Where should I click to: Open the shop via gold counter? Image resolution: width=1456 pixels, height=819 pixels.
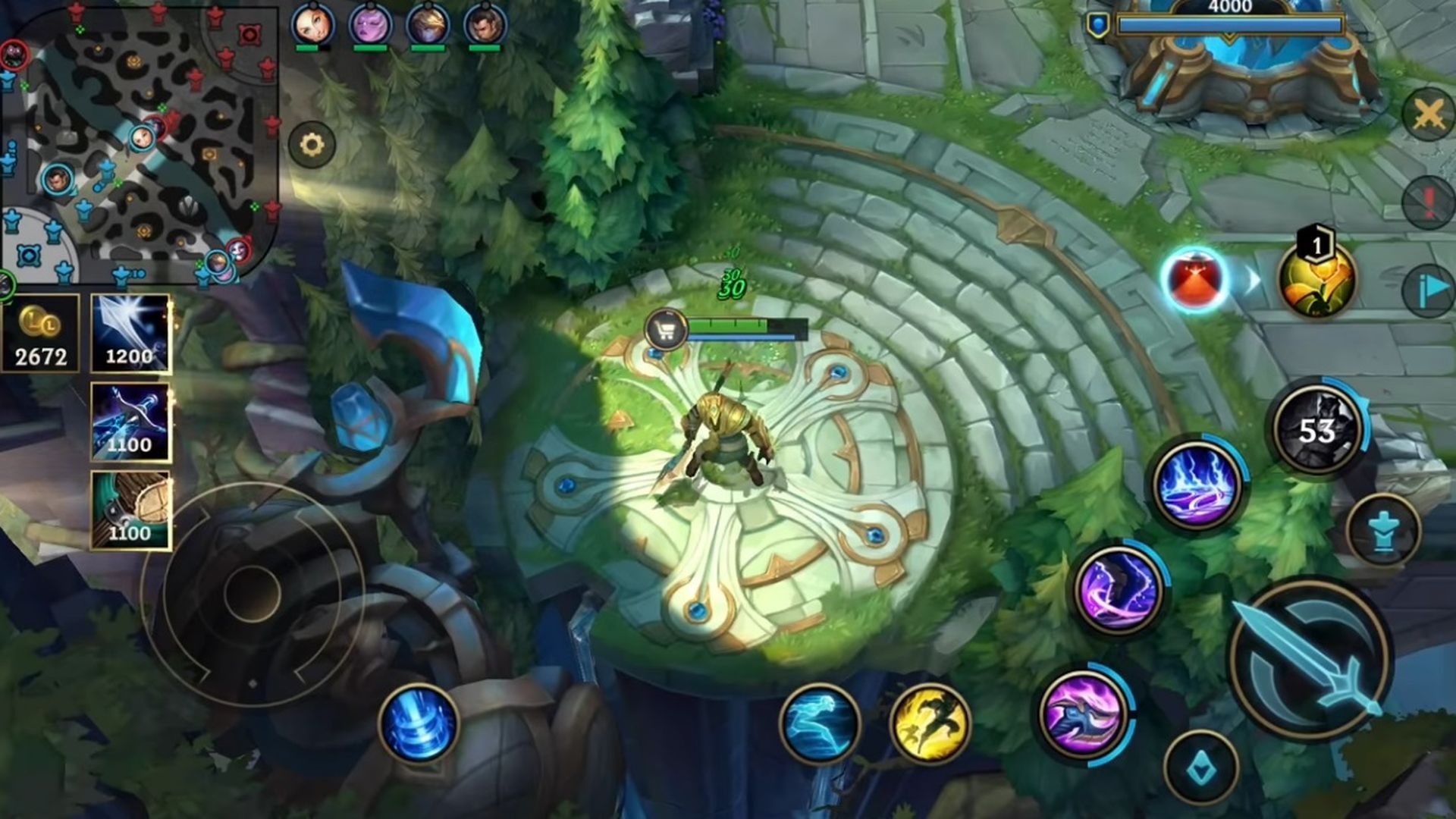pos(41,334)
